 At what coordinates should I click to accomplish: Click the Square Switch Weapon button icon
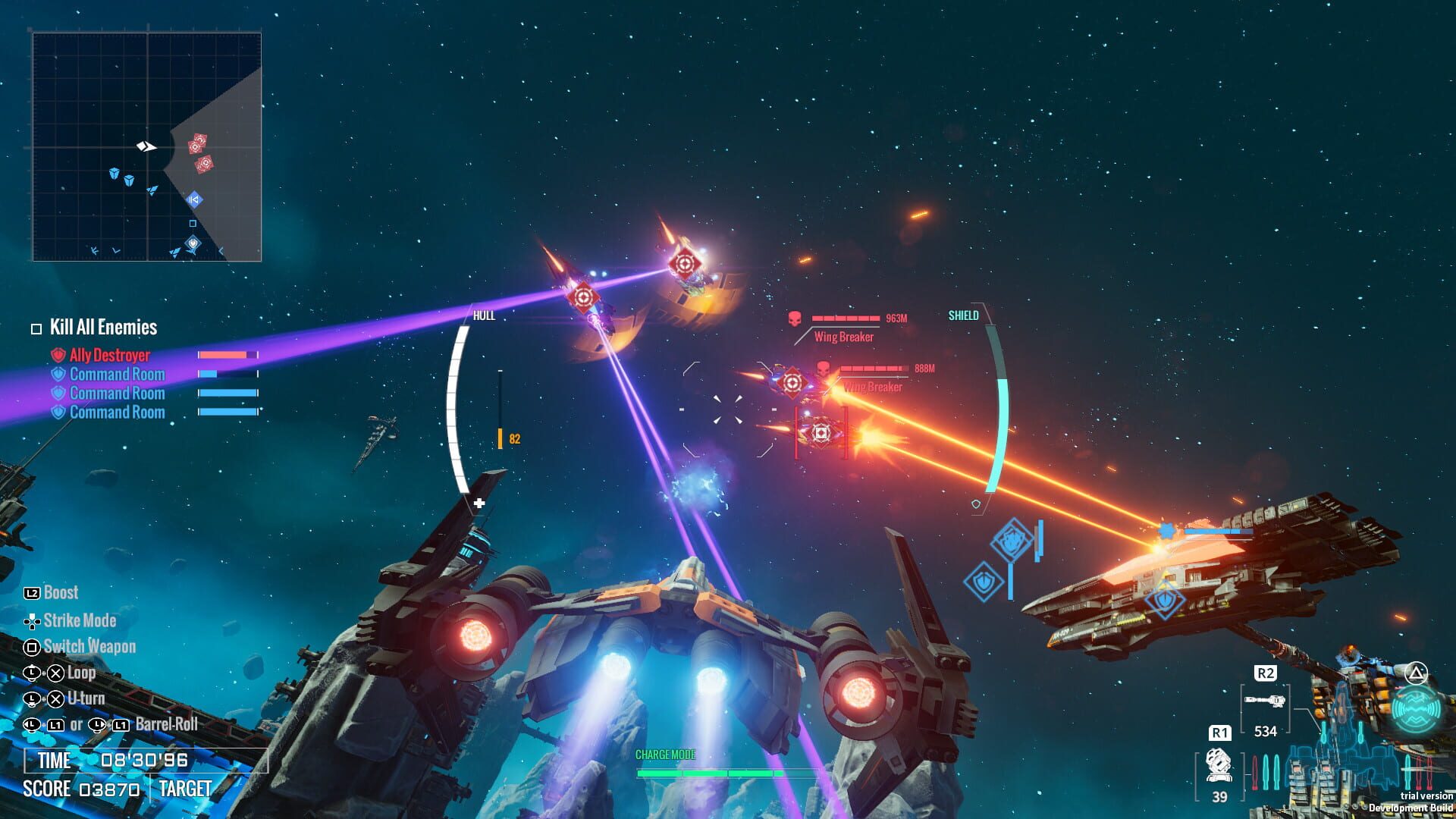tap(31, 646)
